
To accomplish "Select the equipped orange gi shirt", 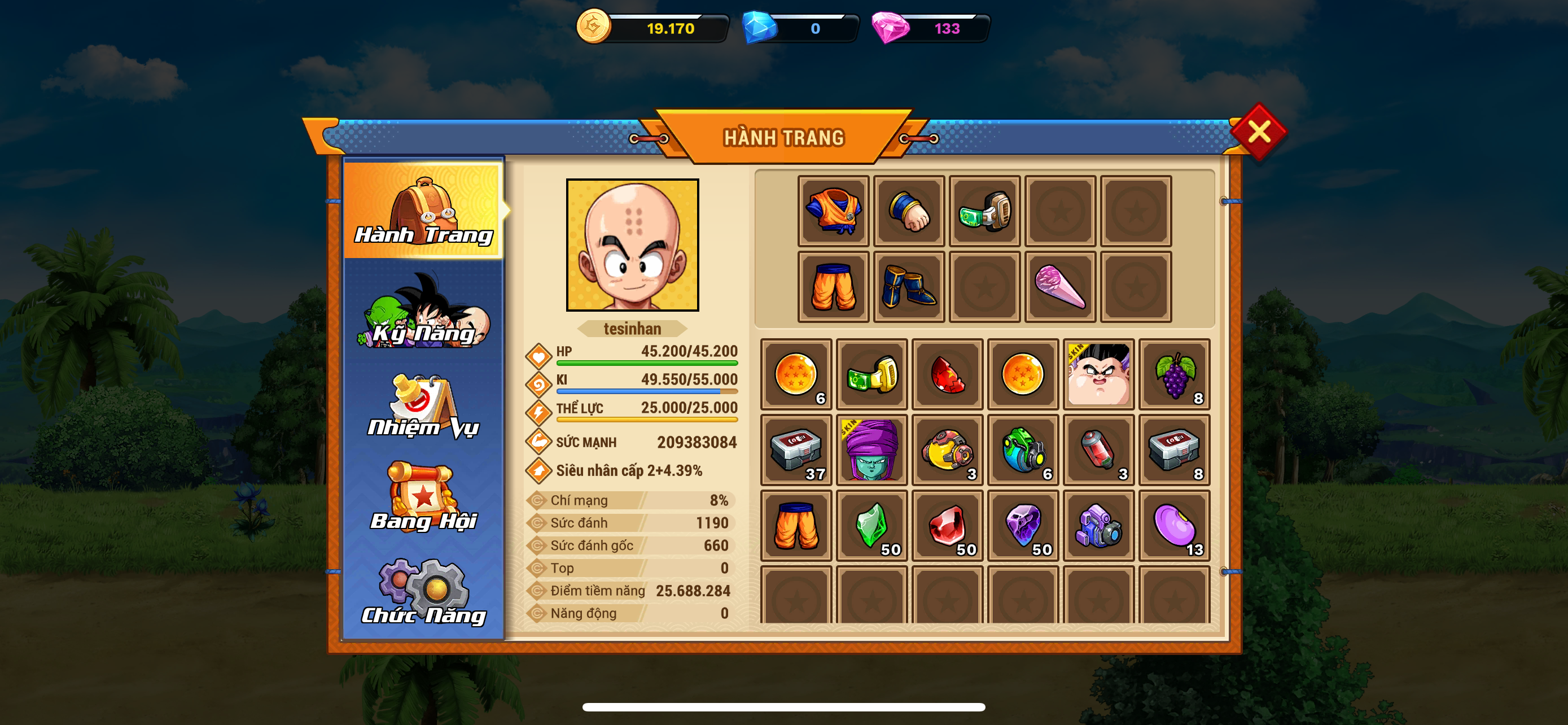I will coord(833,211).
